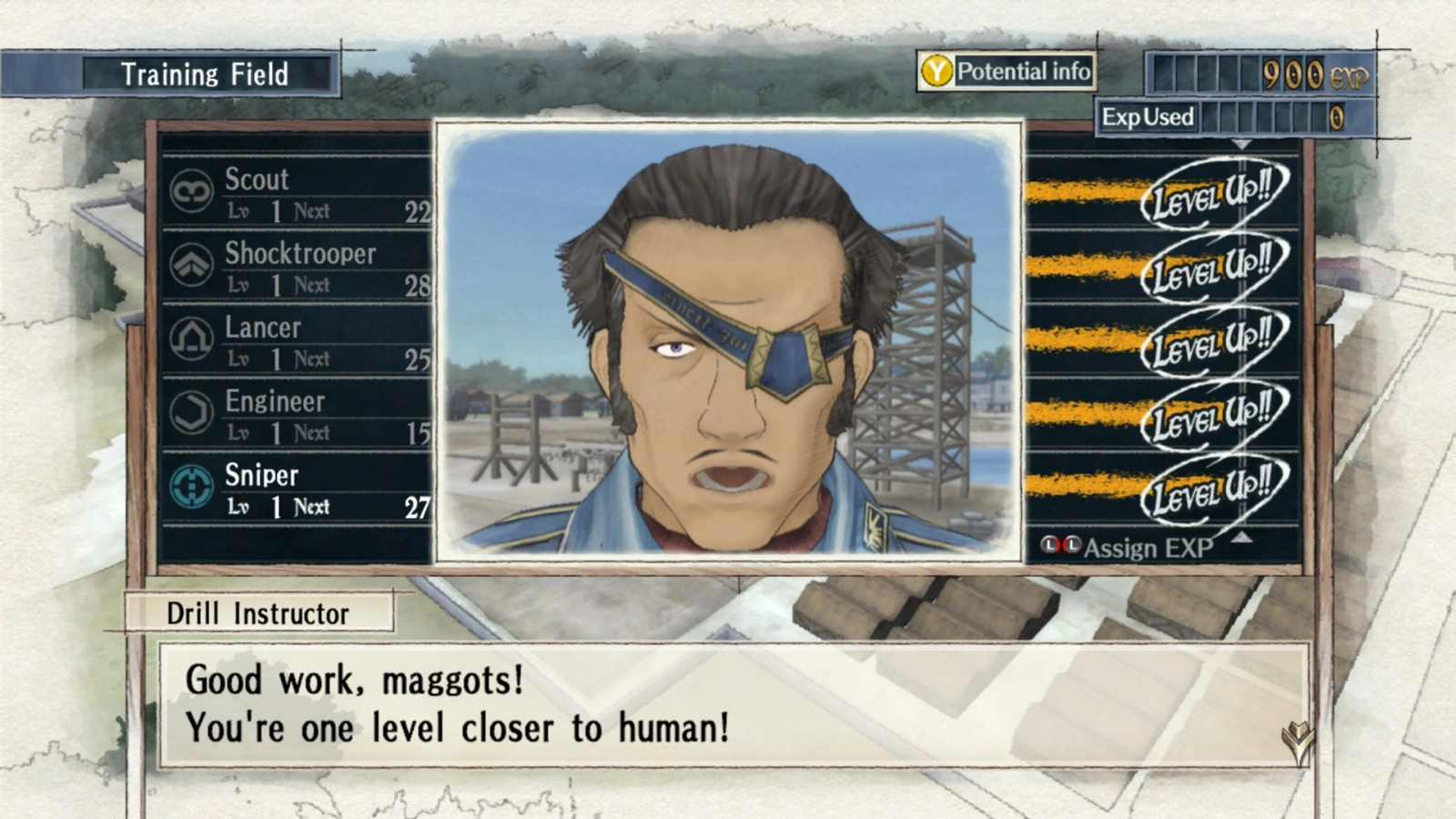This screenshot has height=819, width=1456.
Task: Advance the Drill Instructor dialogue arrow
Action: click(x=1297, y=741)
